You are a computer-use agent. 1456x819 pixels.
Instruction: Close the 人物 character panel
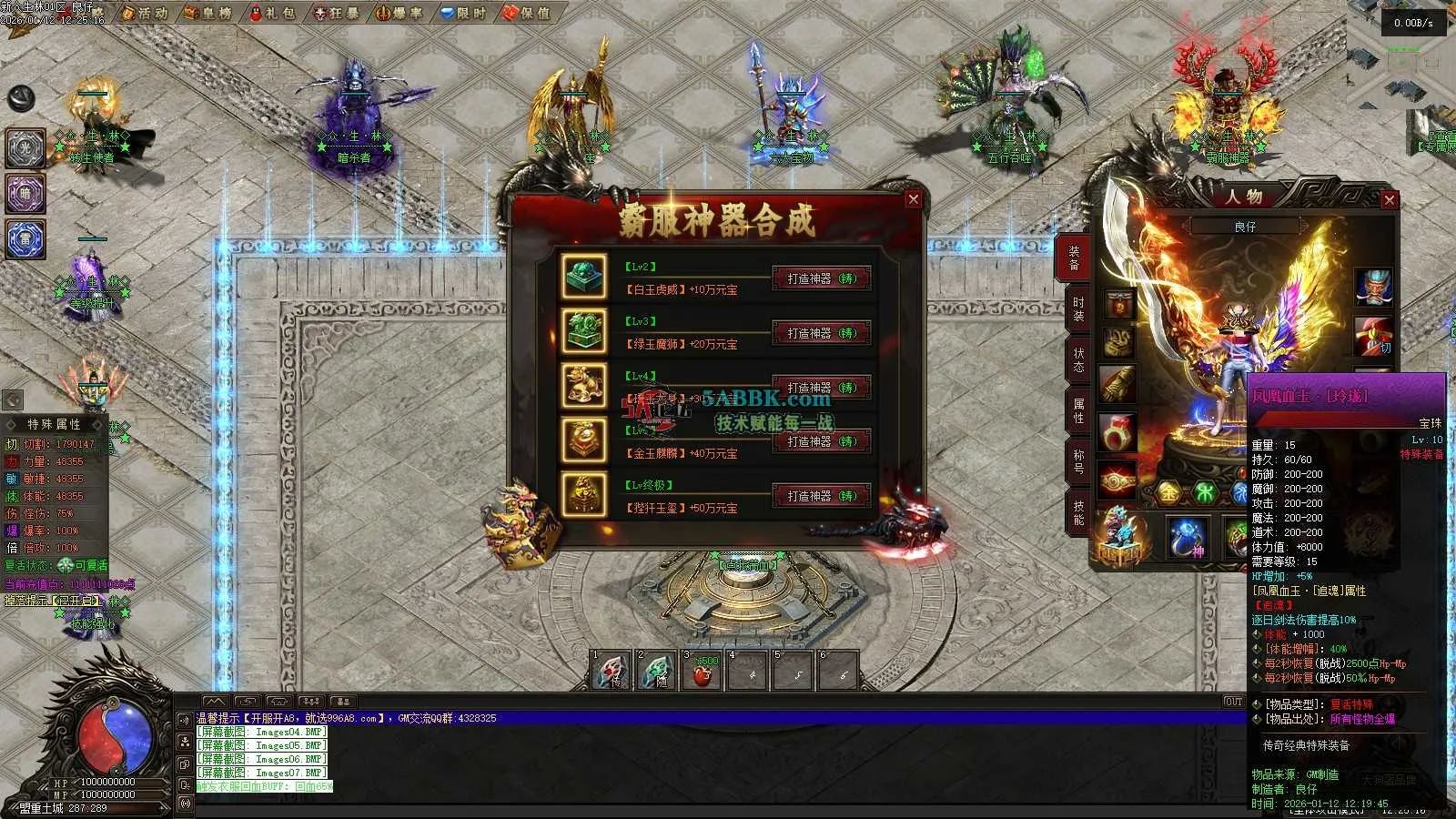(1389, 199)
